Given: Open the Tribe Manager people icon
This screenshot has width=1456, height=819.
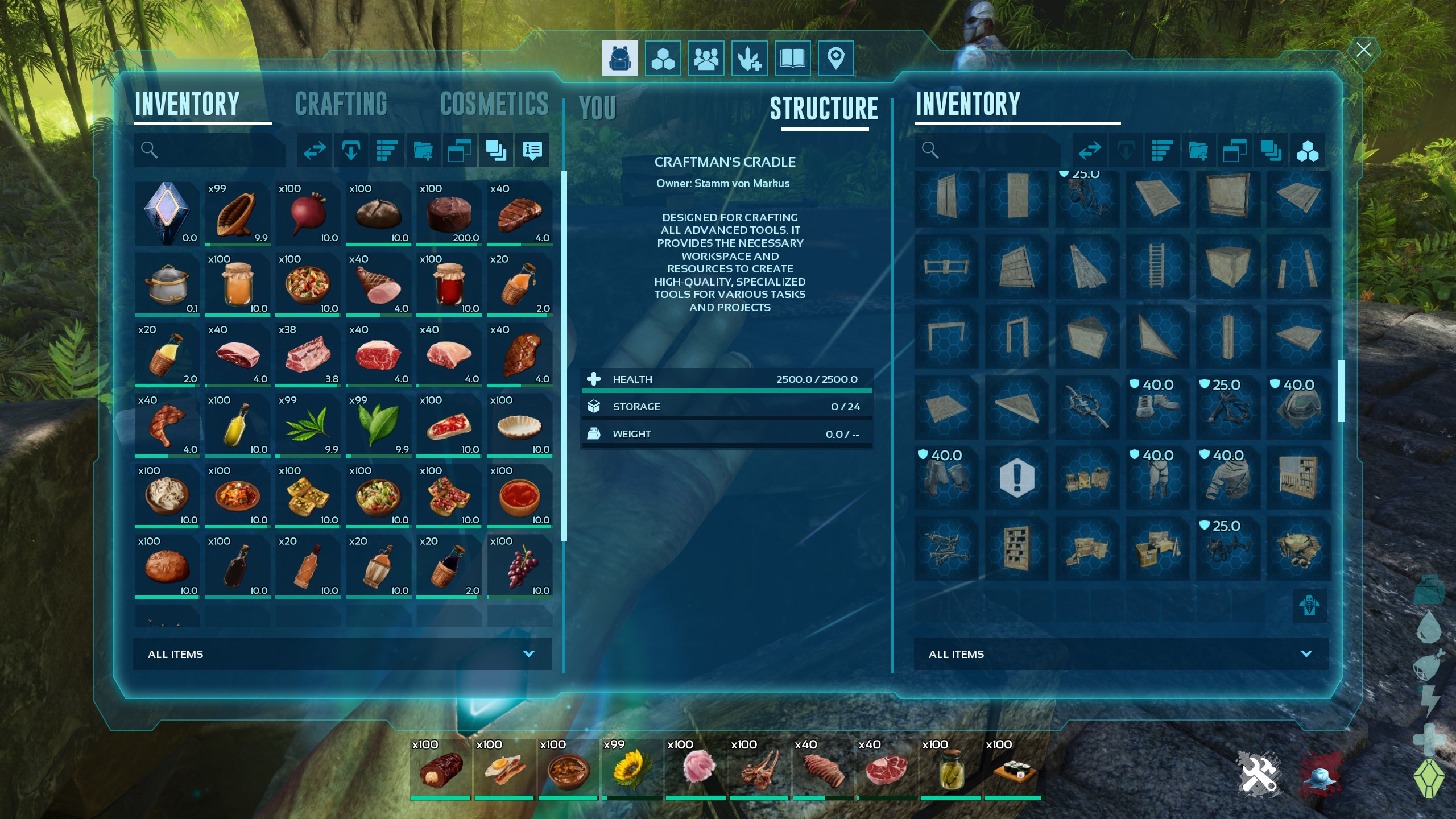Looking at the screenshot, I should coord(705,57).
